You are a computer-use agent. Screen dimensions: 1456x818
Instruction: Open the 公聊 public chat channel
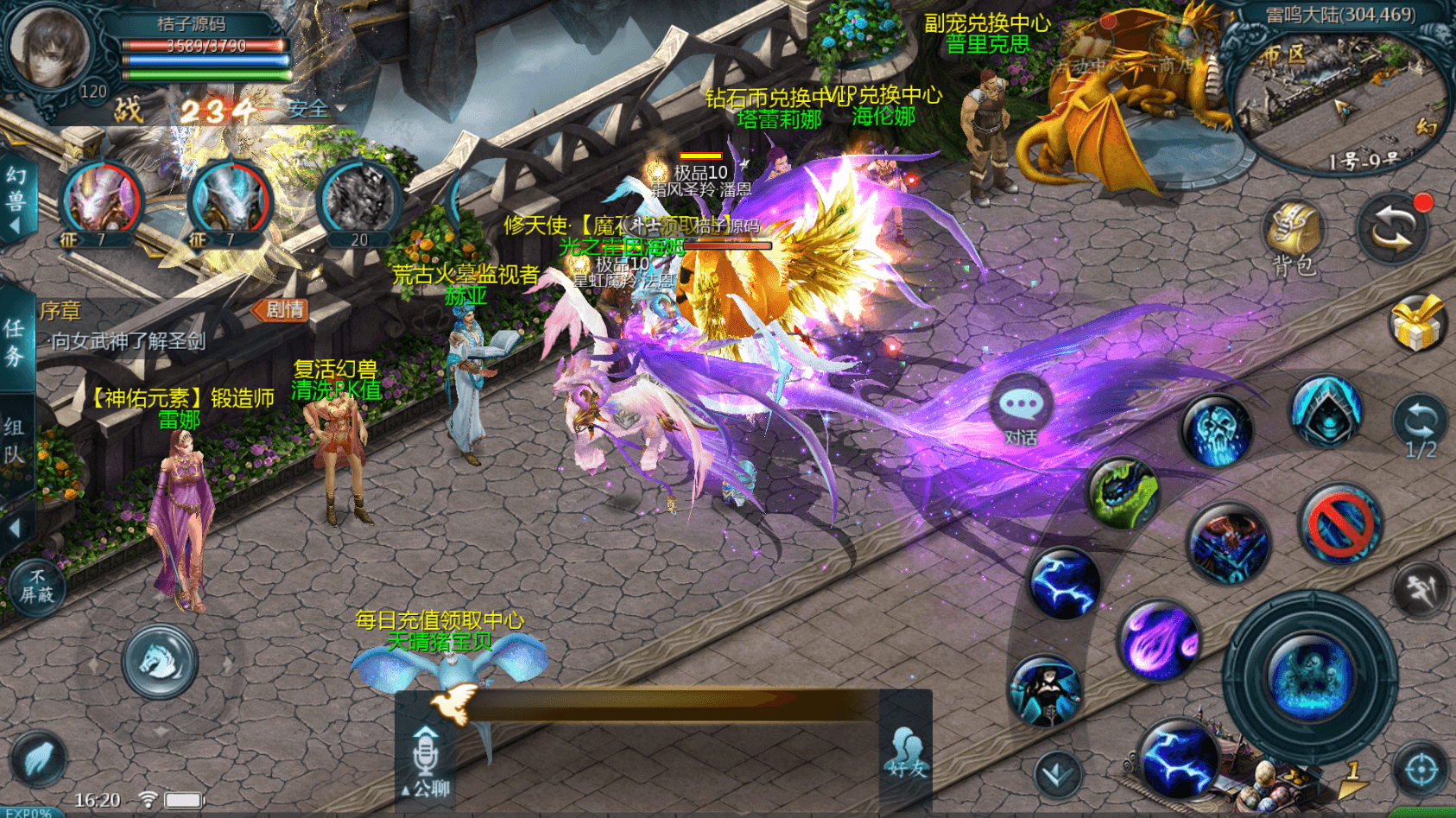(426, 760)
